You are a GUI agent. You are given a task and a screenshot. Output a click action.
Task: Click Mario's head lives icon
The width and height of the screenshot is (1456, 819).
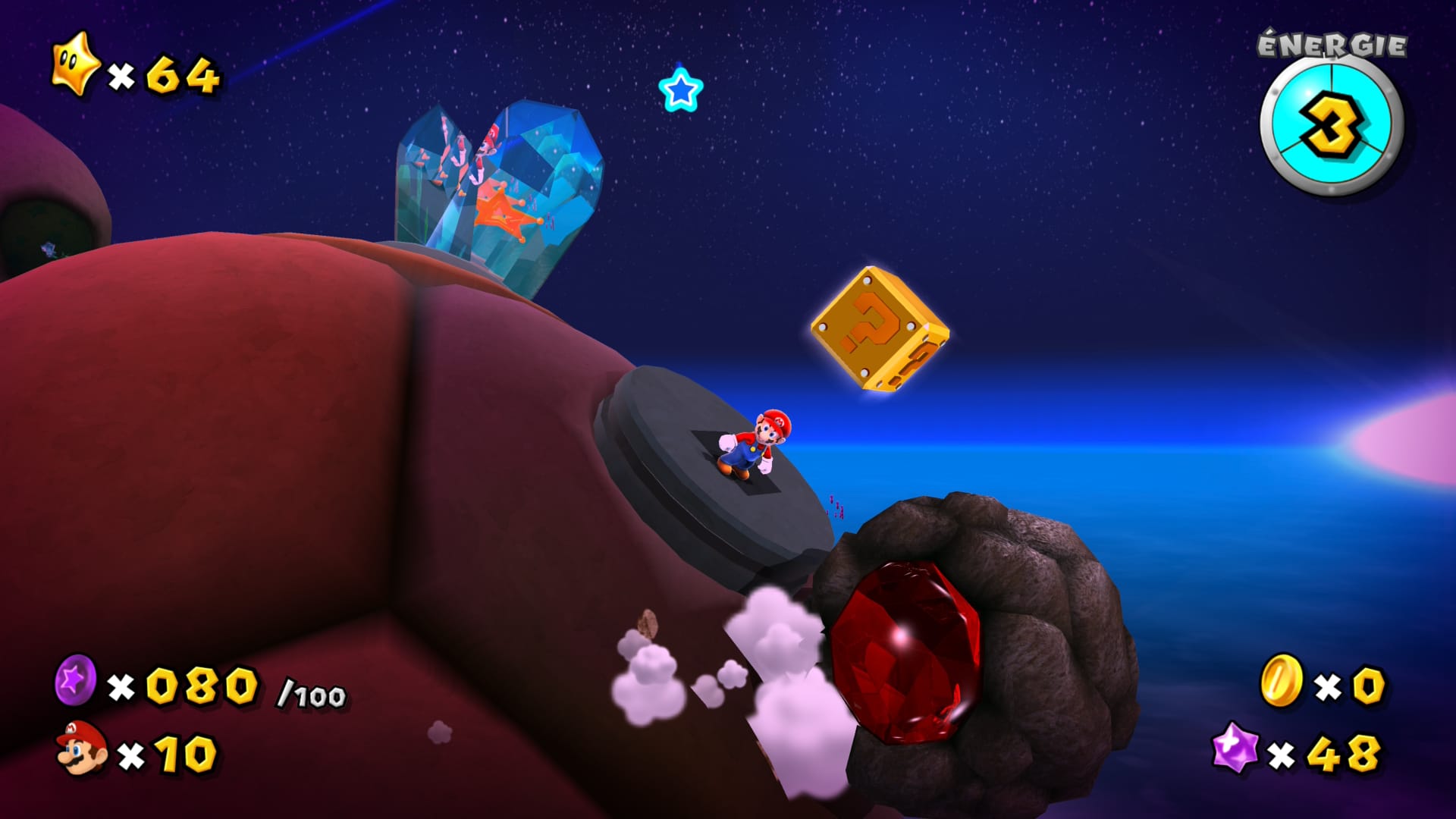(x=82, y=748)
